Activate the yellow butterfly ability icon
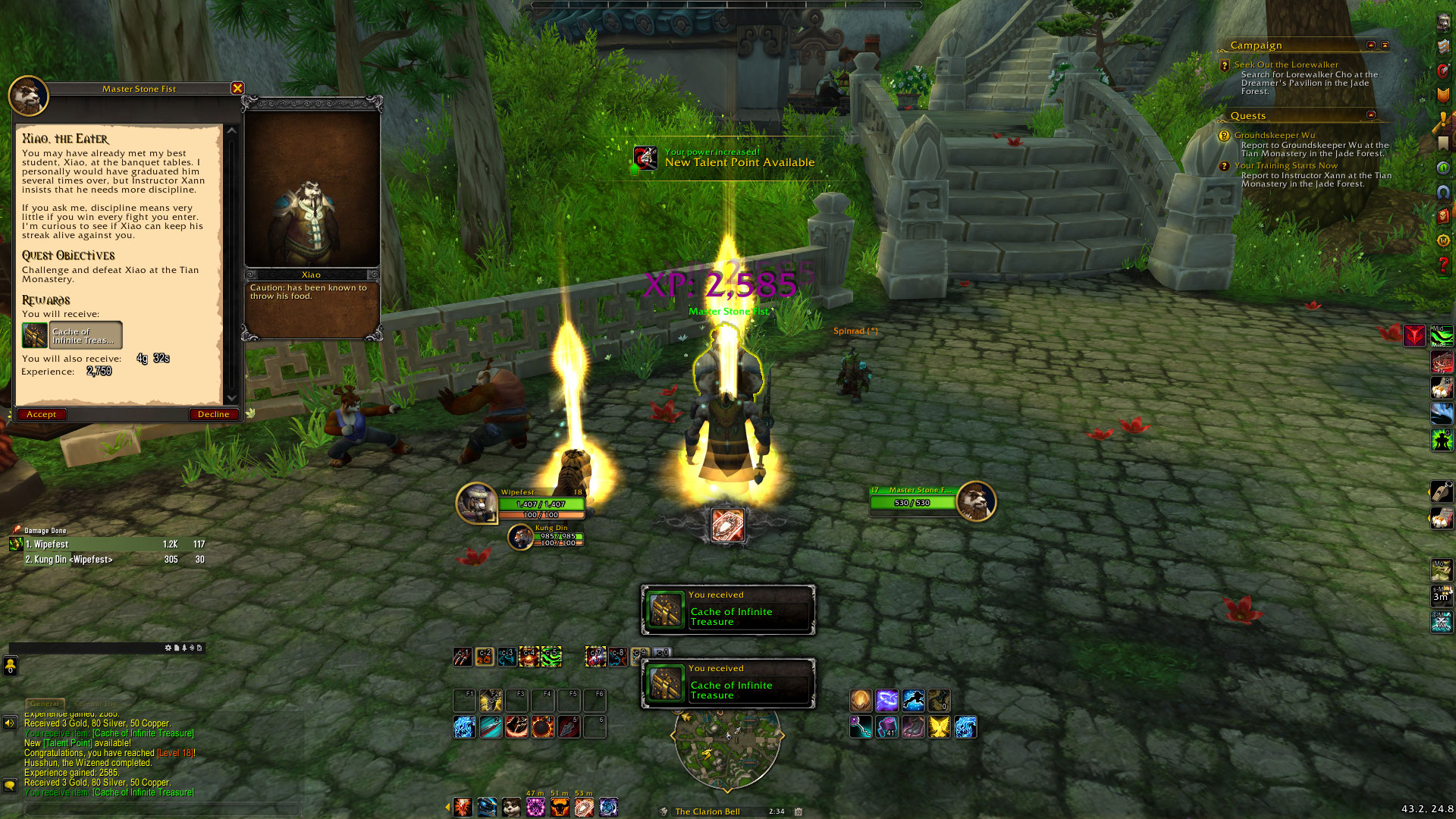The image size is (1456, 819). [939, 727]
